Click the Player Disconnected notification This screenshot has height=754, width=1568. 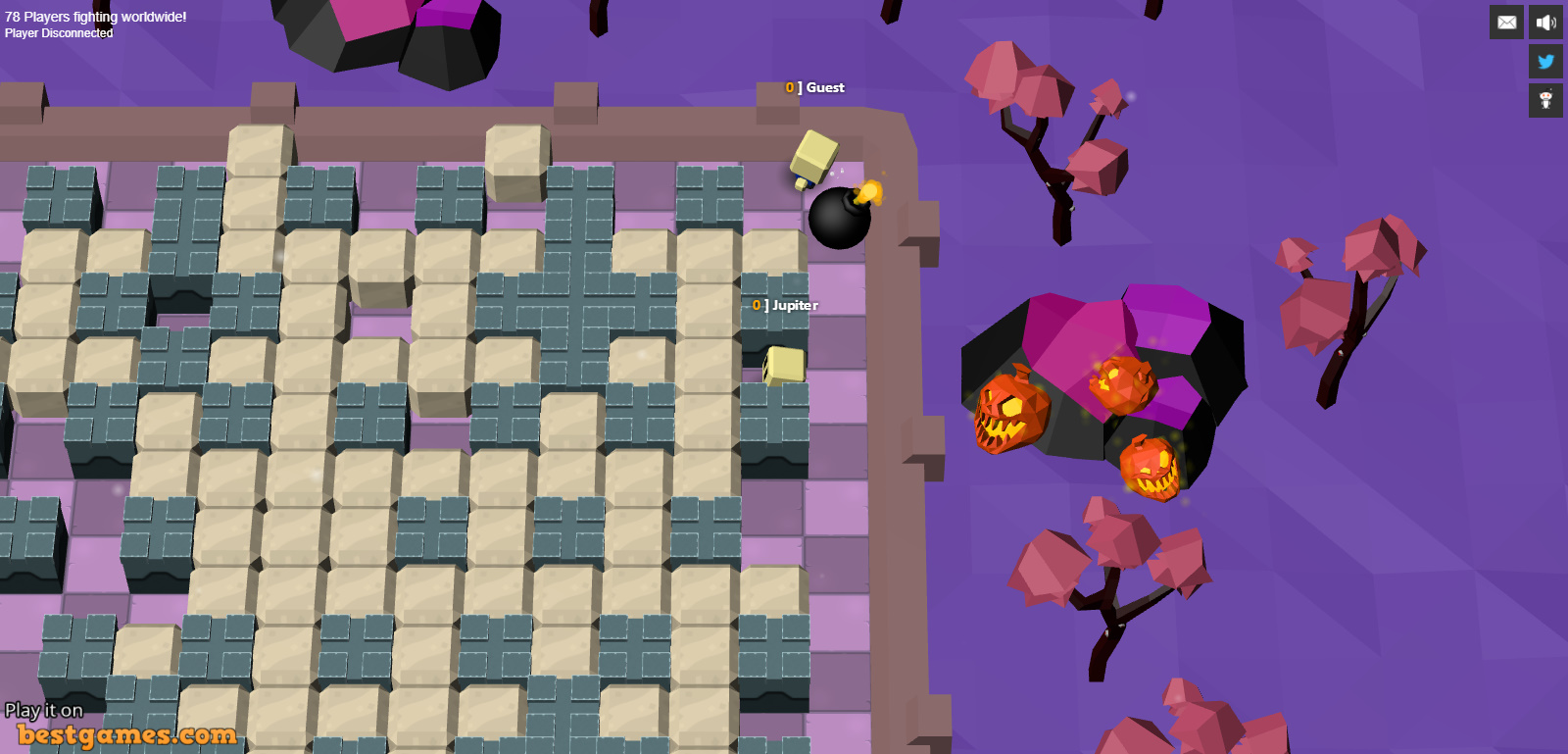pyautogui.click(x=57, y=32)
